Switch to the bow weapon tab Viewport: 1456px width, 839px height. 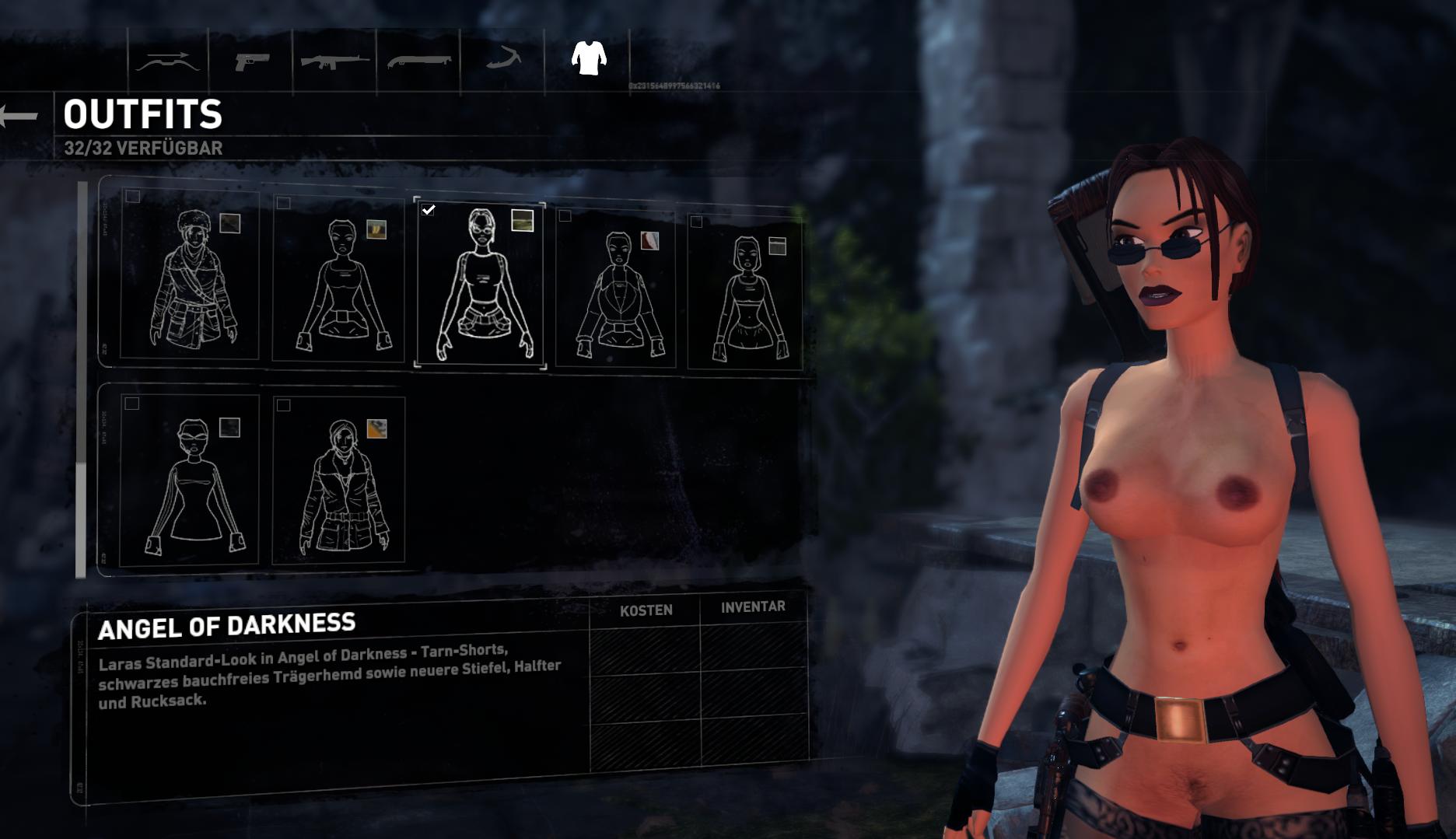tap(167, 61)
